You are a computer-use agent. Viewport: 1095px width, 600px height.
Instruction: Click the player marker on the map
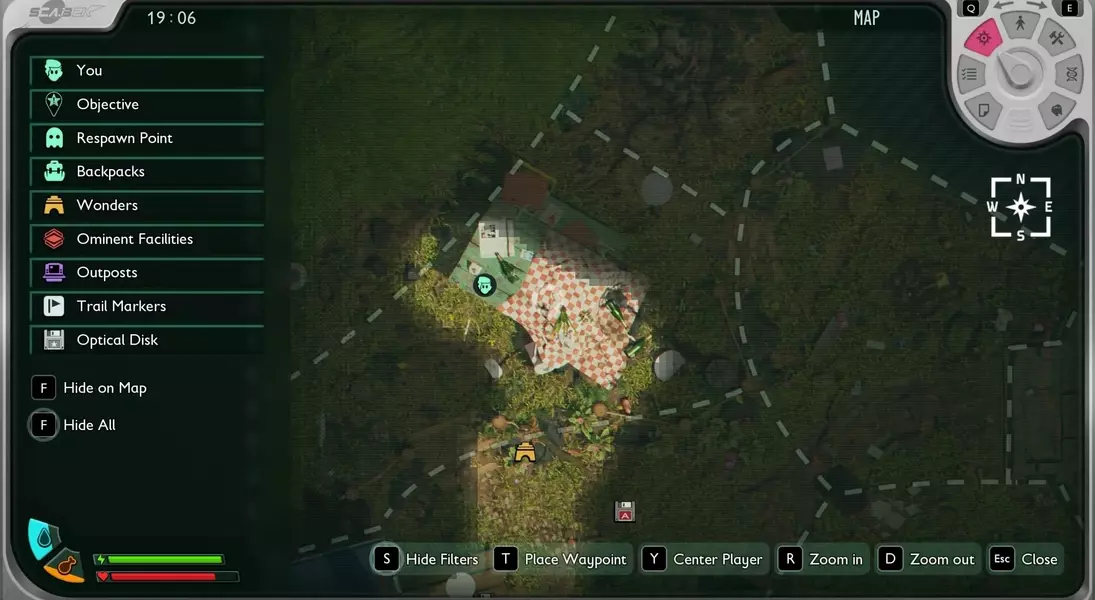tap(485, 285)
